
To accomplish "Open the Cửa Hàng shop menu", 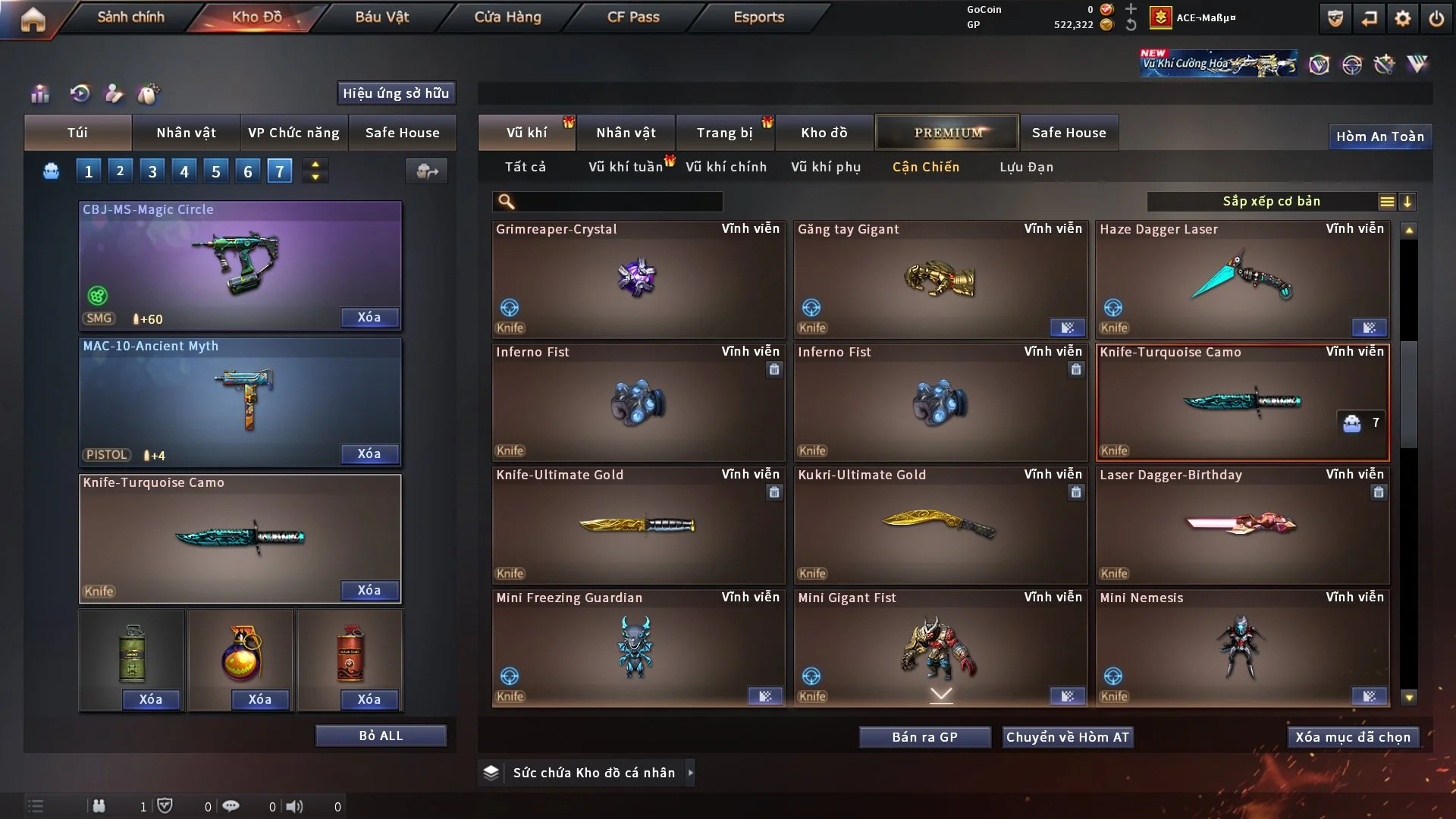I will (x=507, y=17).
